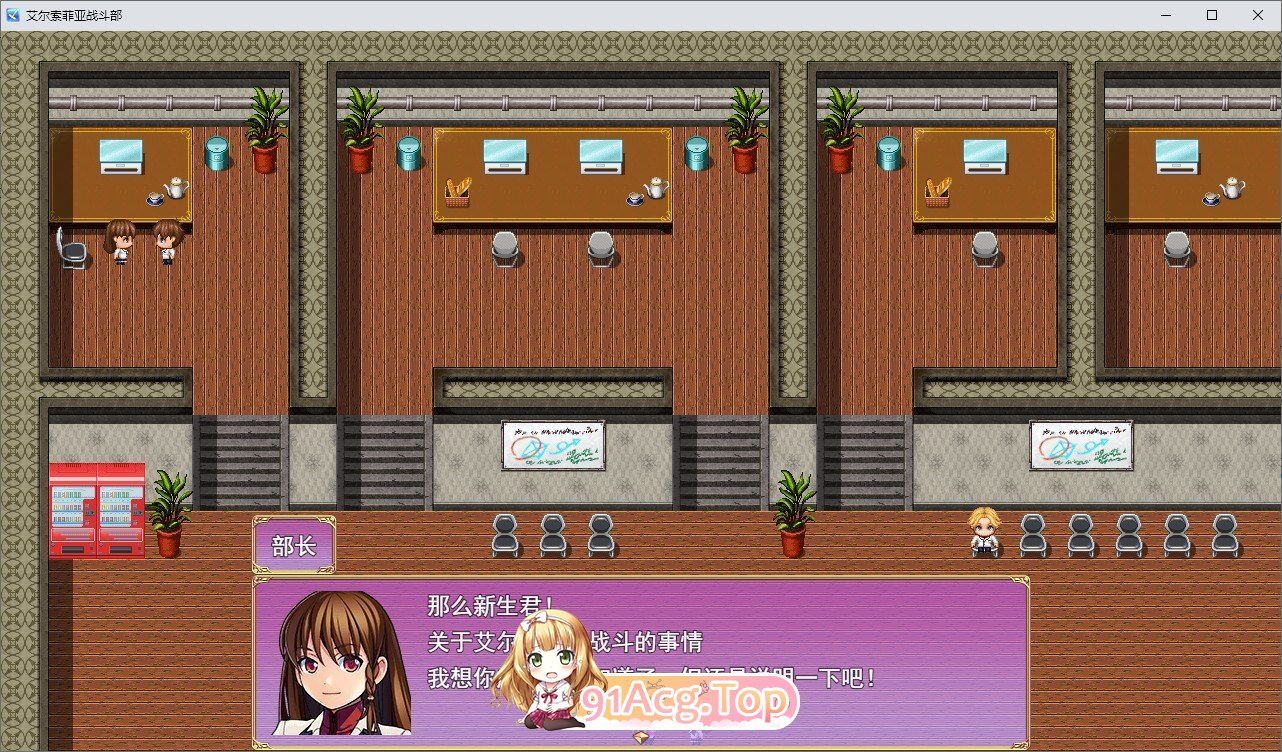Select the blonde student sitting by the chairs
This screenshot has width=1282, height=752.
click(985, 530)
